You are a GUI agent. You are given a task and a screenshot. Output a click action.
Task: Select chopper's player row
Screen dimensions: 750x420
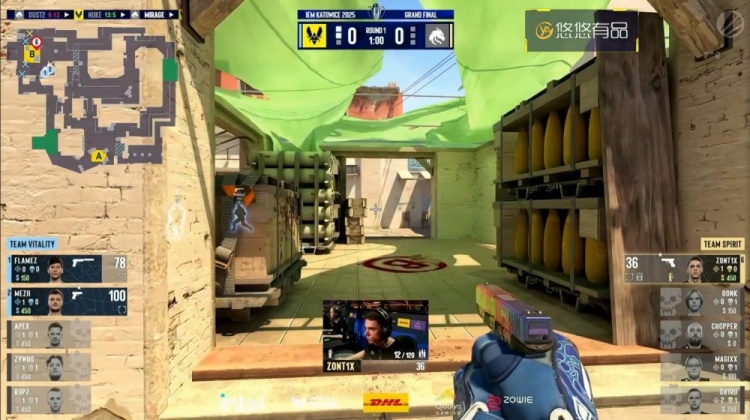tap(702, 334)
